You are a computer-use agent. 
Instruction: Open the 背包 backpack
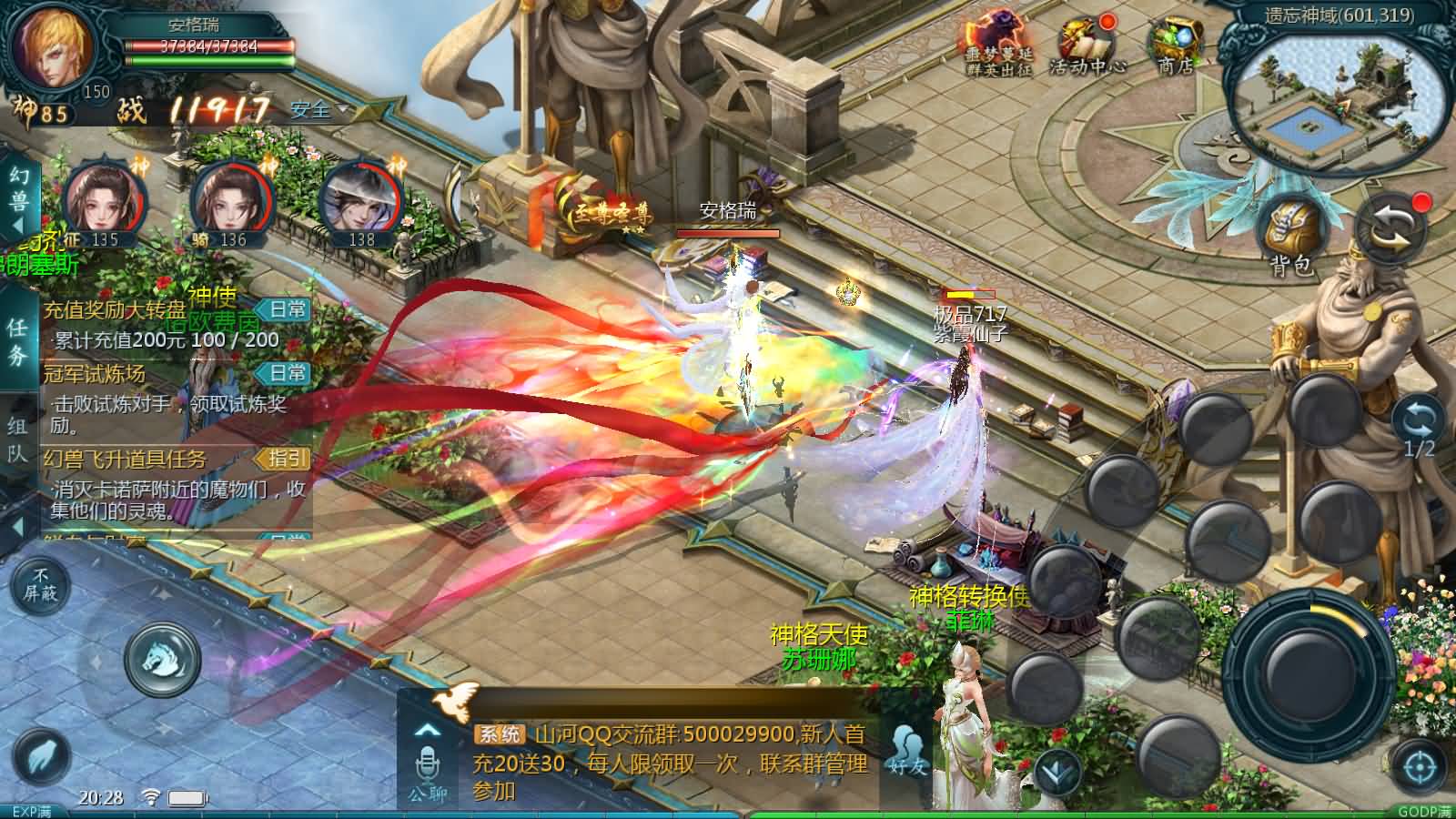click(x=1292, y=235)
